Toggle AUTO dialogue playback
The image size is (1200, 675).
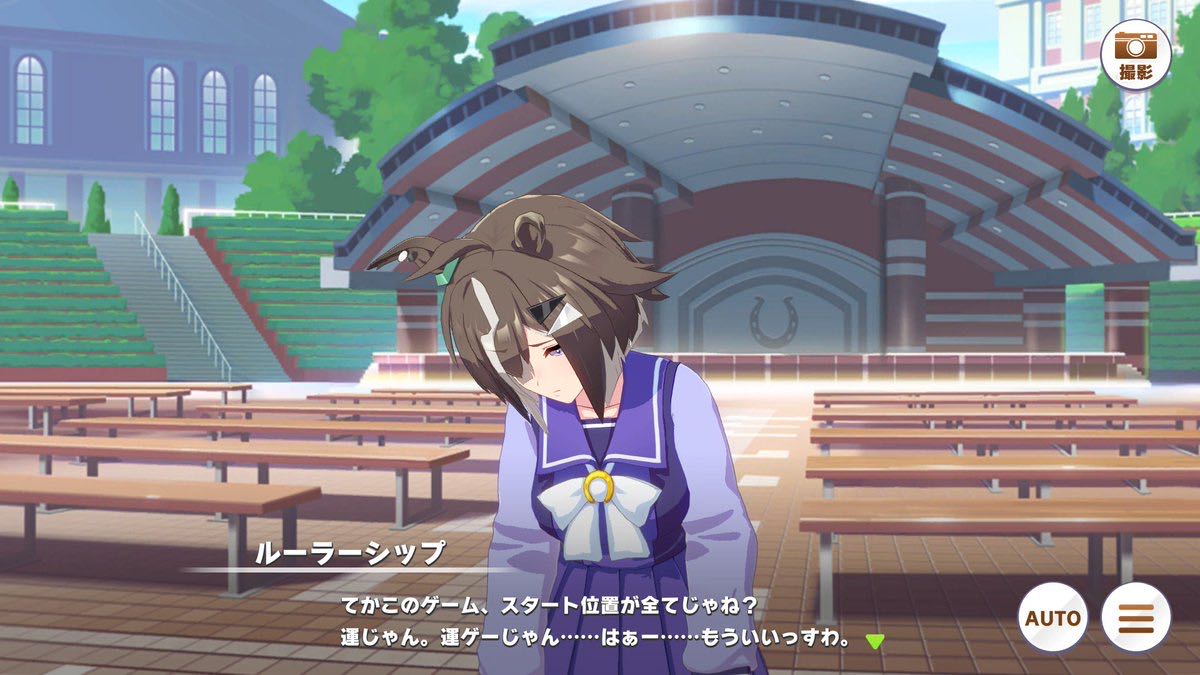coord(1052,617)
